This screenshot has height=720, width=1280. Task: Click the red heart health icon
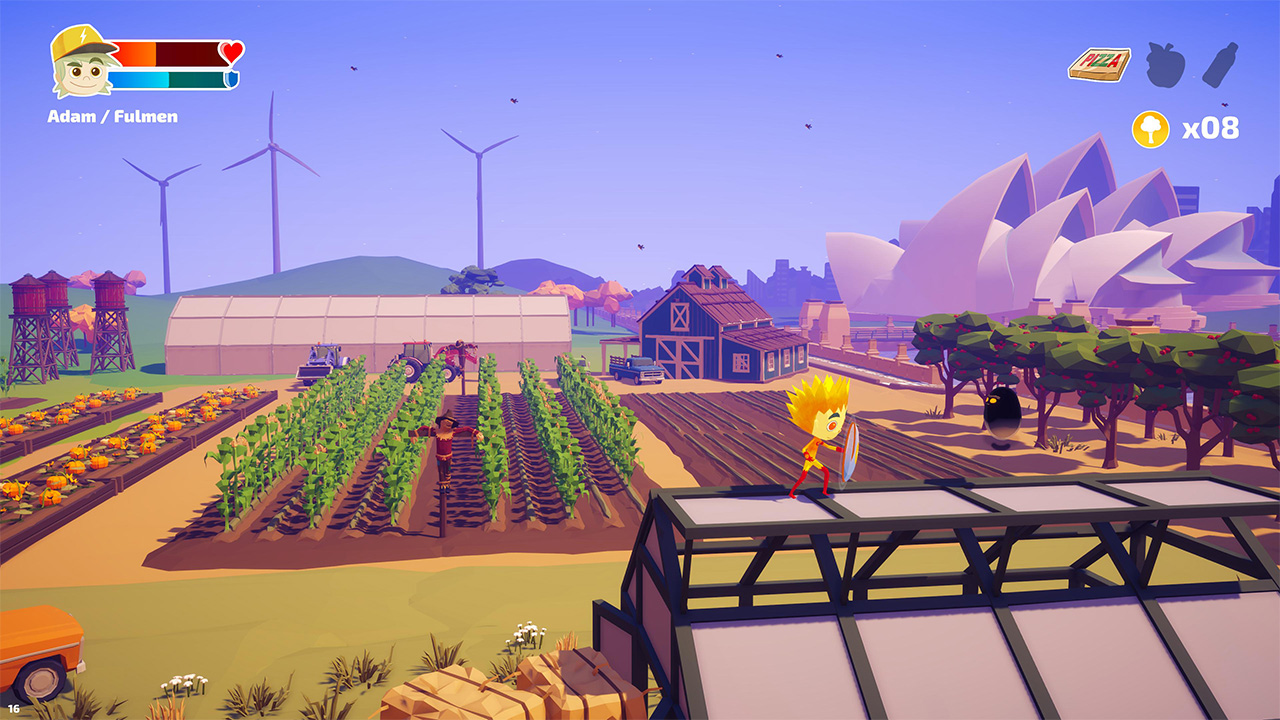pyautogui.click(x=229, y=53)
